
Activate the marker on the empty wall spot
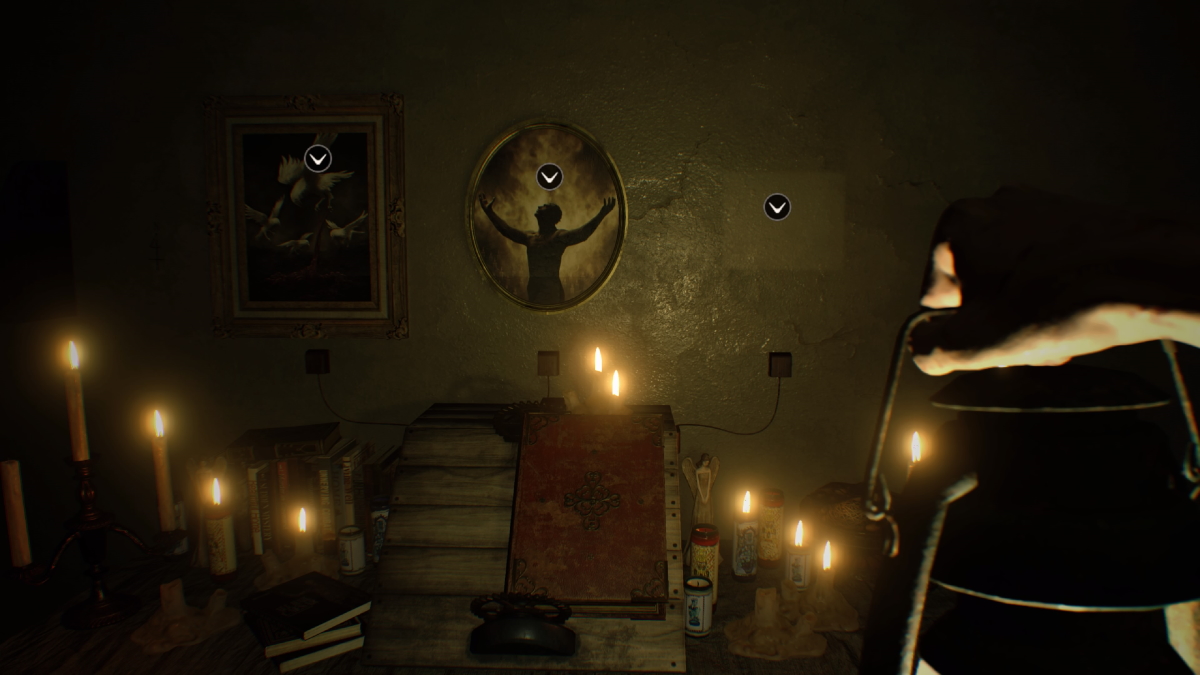pyautogui.click(x=777, y=207)
